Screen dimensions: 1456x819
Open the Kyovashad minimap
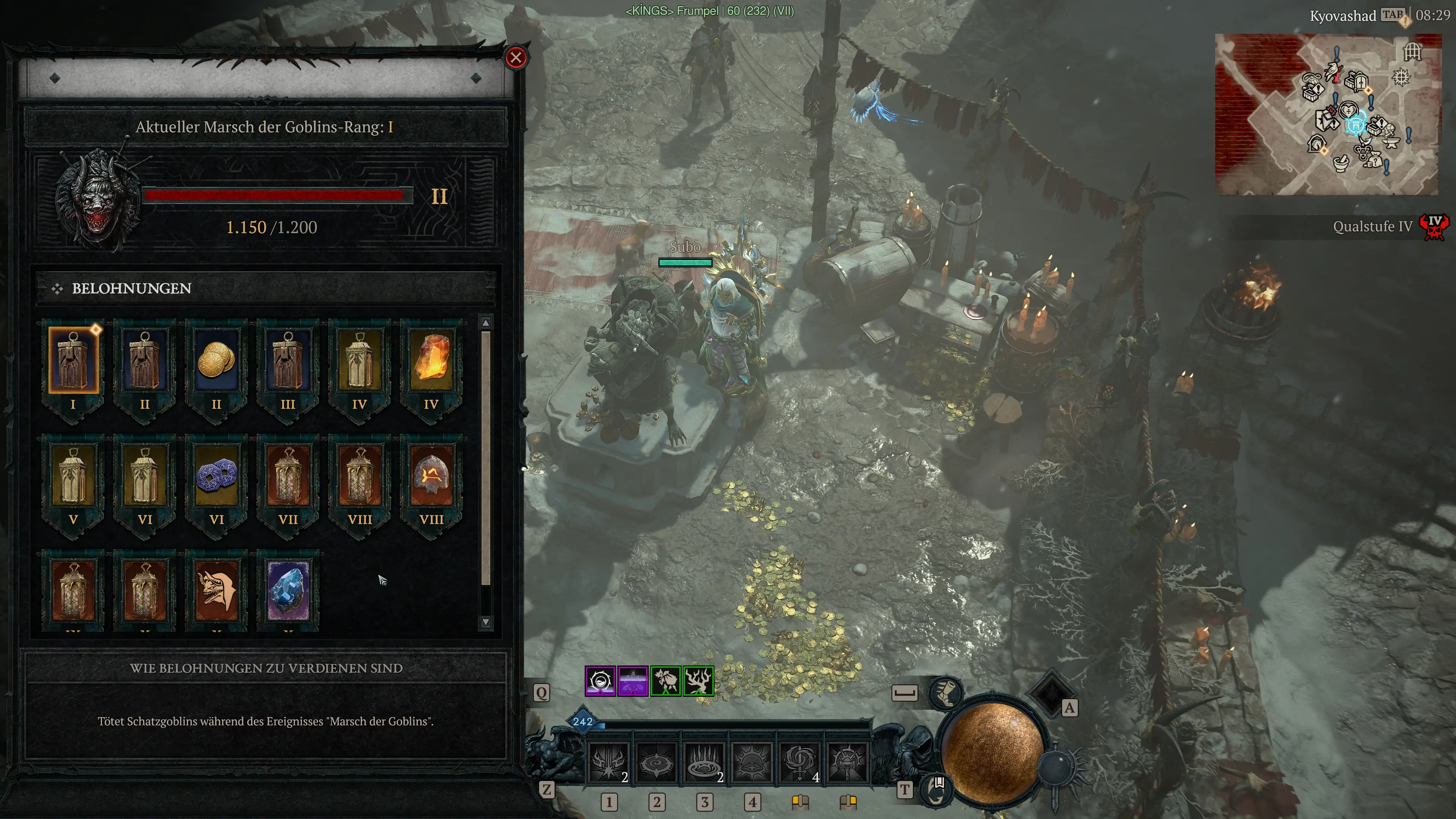(1327, 114)
